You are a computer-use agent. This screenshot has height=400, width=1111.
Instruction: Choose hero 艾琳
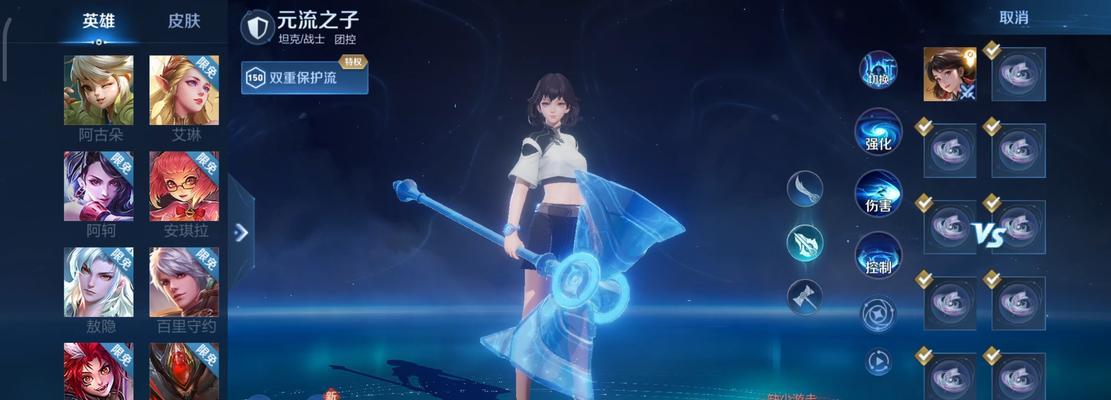coord(184,90)
